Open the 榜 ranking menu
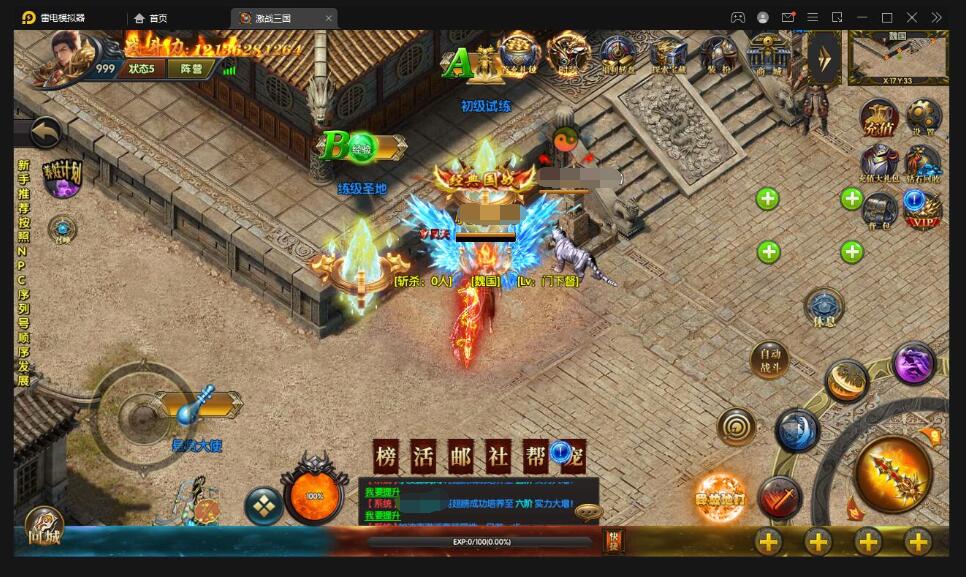 click(386, 456)
